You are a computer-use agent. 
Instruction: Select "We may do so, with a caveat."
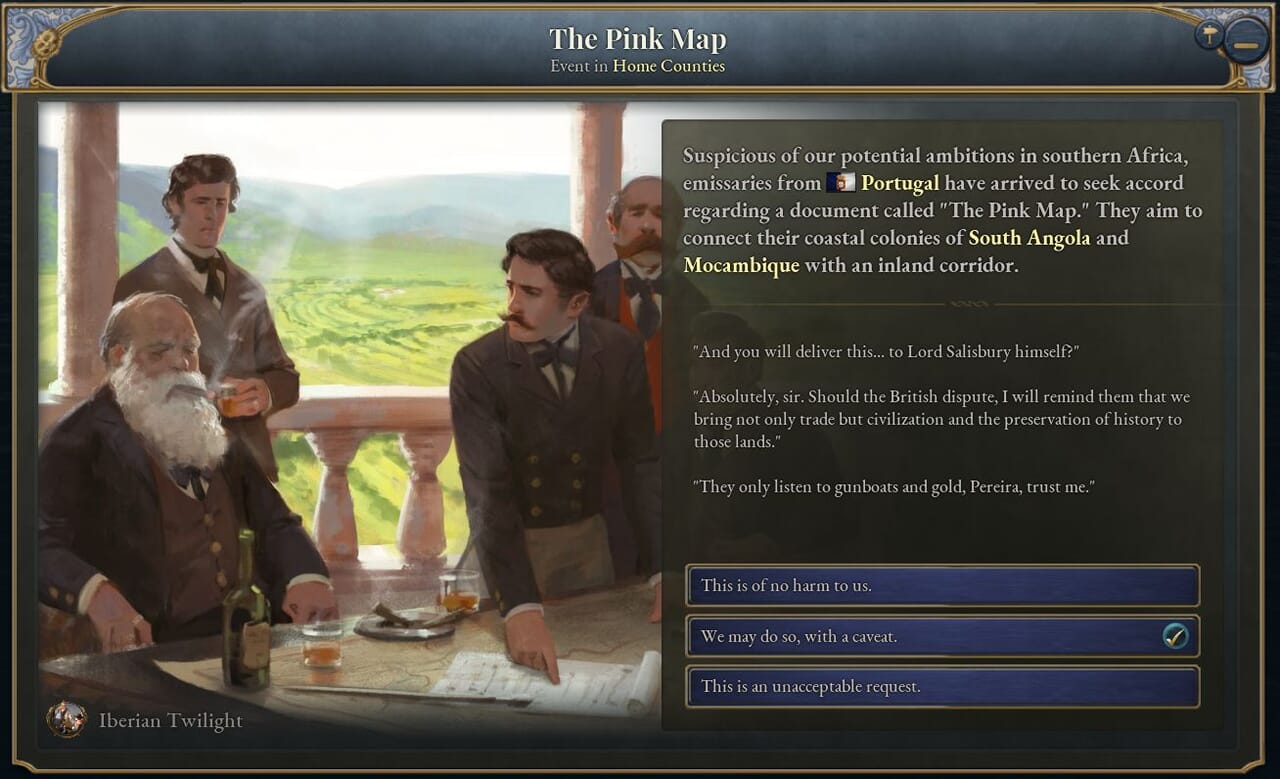(942, 637)
